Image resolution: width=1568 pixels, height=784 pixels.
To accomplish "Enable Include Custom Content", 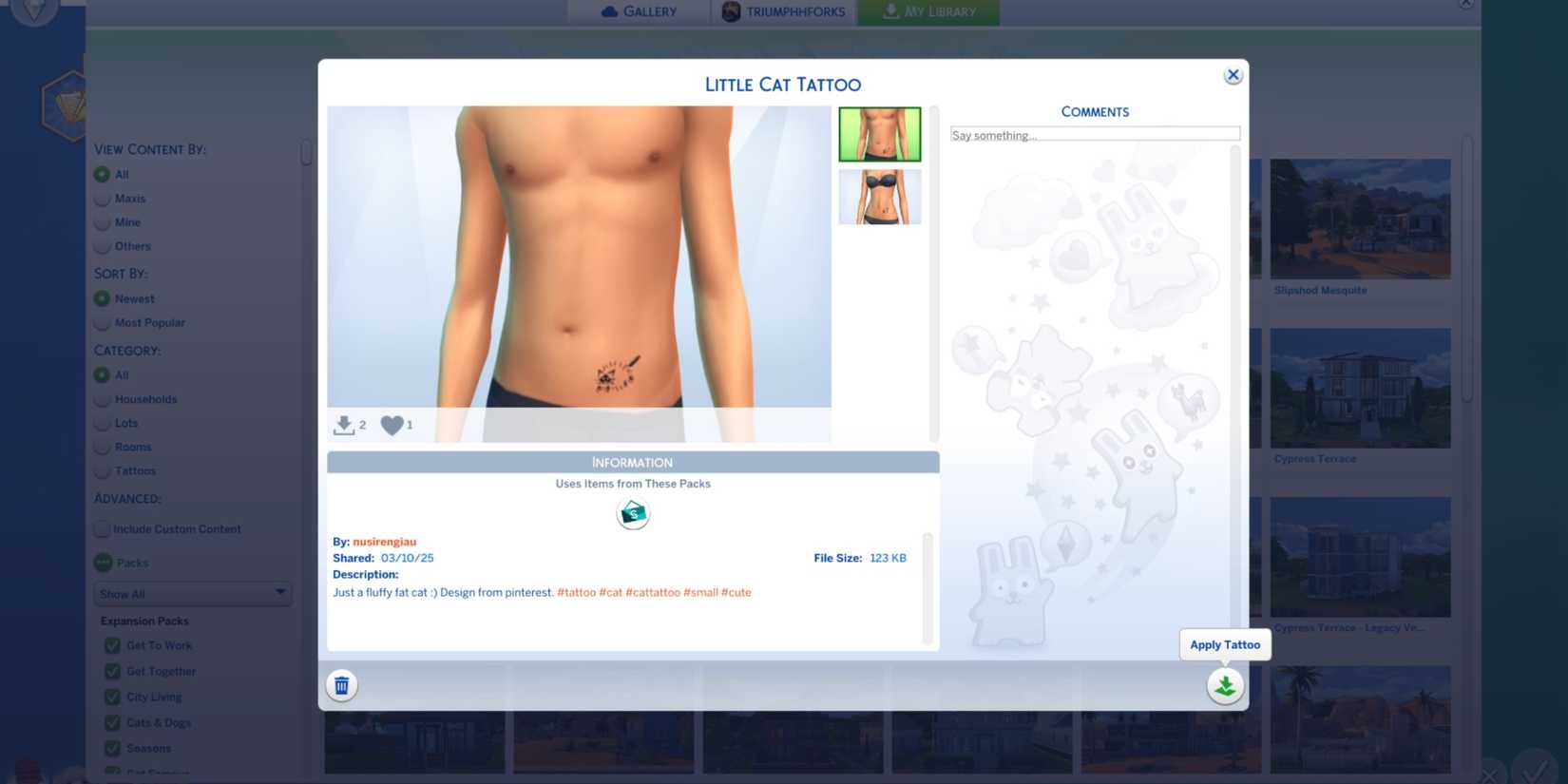I will pyautogui.click(x=102, y=528).
